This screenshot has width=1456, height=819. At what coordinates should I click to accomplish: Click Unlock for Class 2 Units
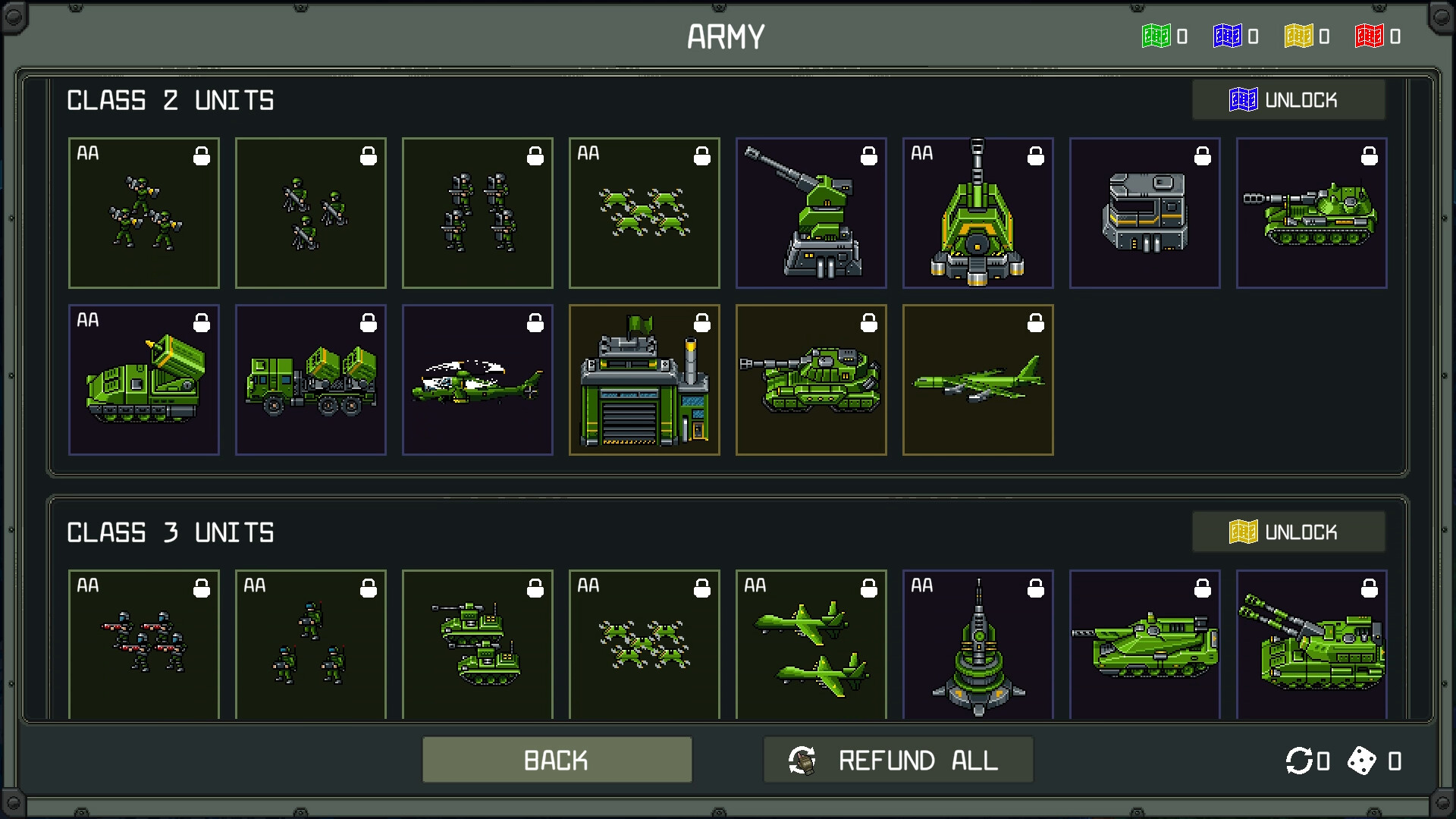(1289, 99)
